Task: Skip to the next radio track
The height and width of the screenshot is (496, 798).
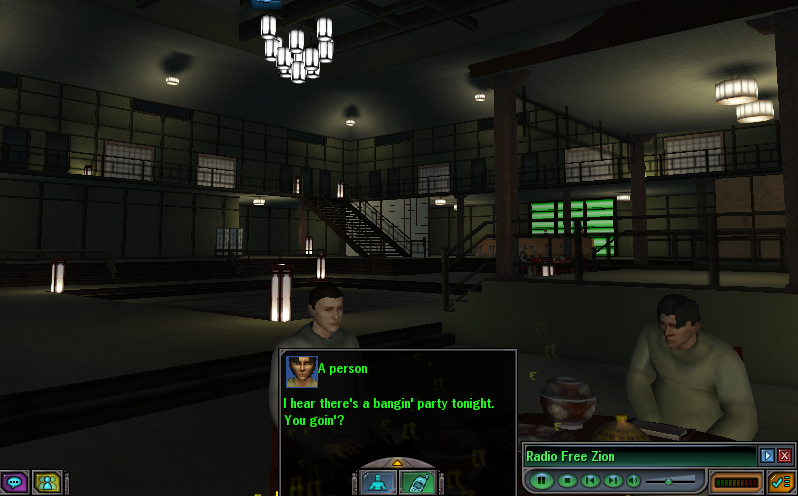Action: point(612,481)
